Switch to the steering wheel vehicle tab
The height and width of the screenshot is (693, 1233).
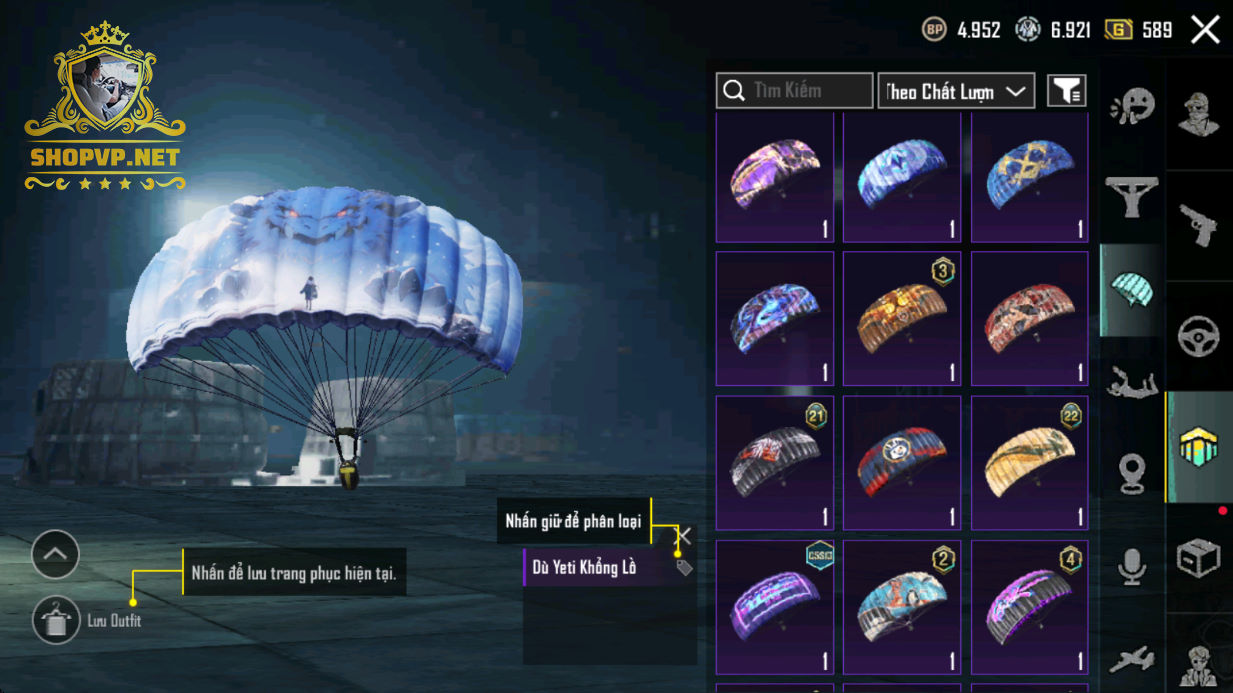(1198, 336)
